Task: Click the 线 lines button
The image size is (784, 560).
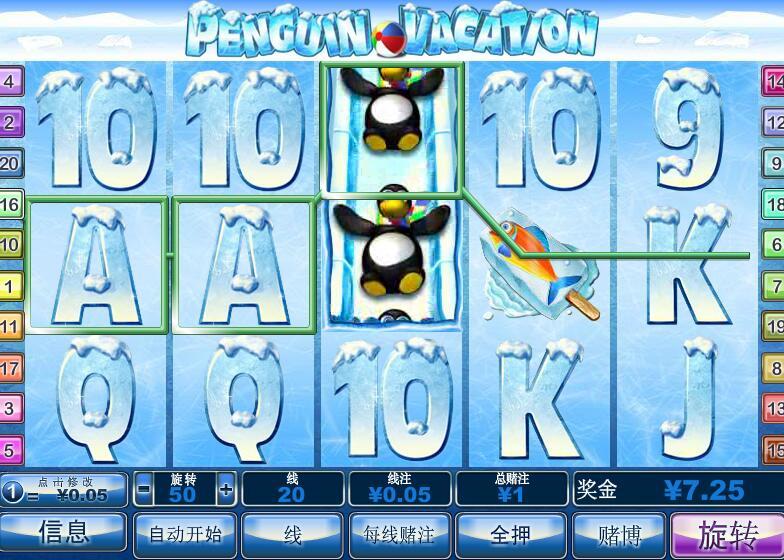Action: pos(294,533)
